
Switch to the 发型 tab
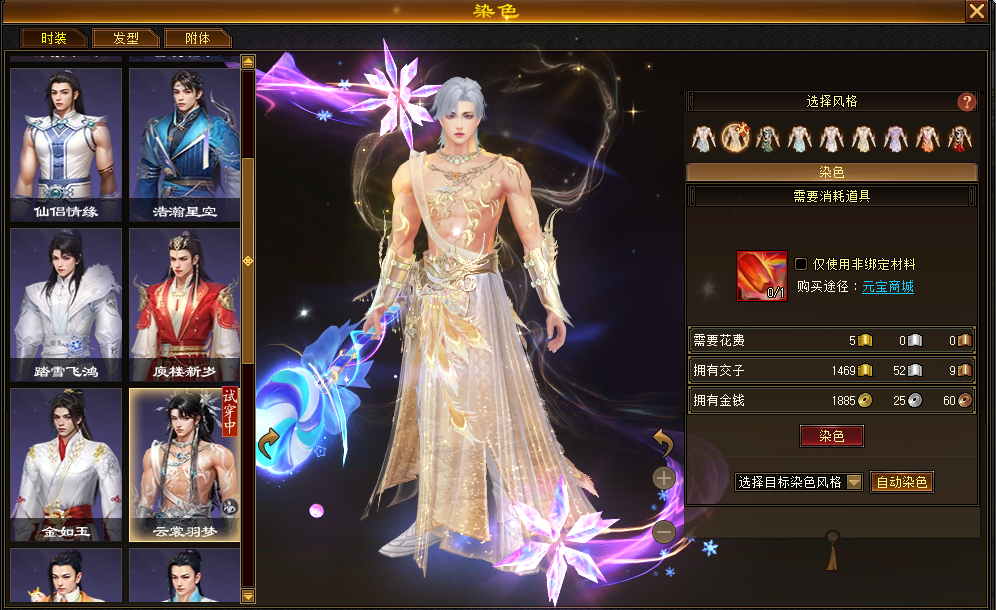(x=126, y=38)
